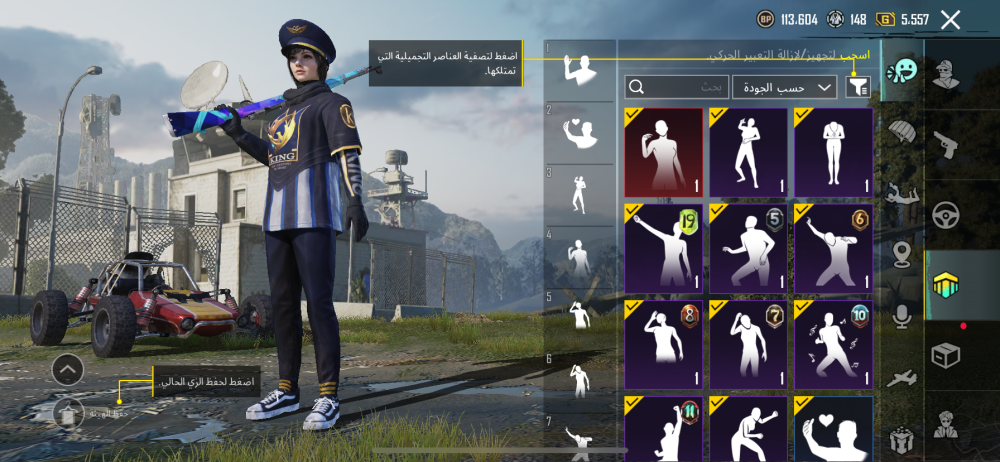Choose the emote with green 19 badge

pos(664,249)
